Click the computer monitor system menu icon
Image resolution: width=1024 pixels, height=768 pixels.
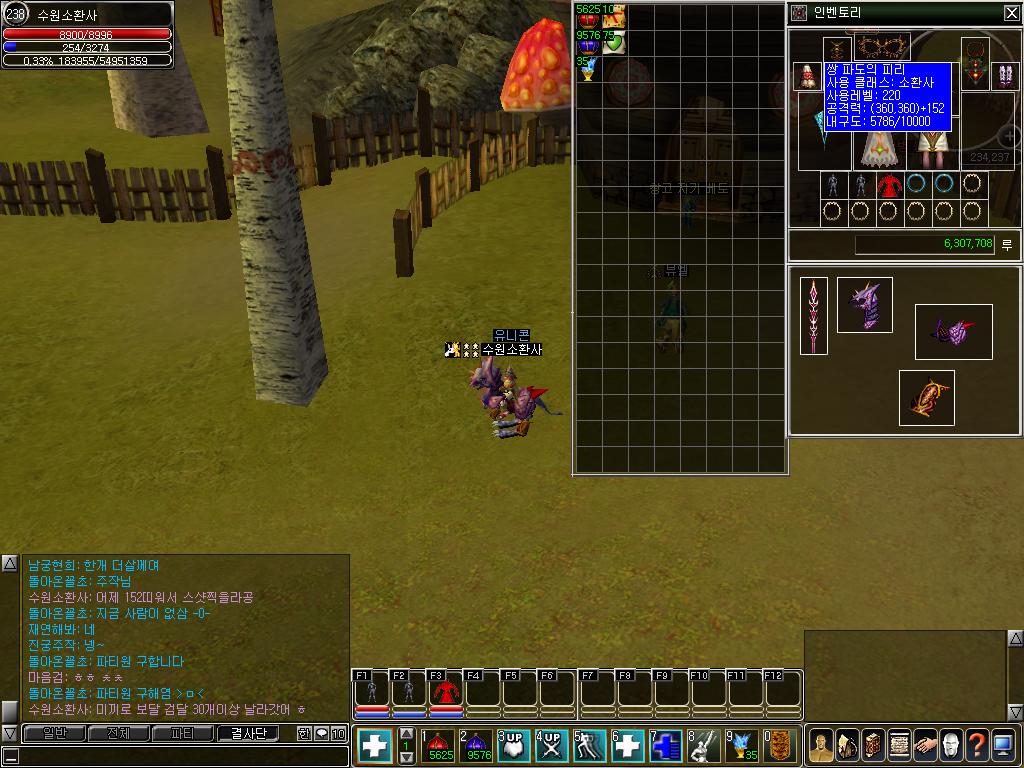click(1003, 745)
